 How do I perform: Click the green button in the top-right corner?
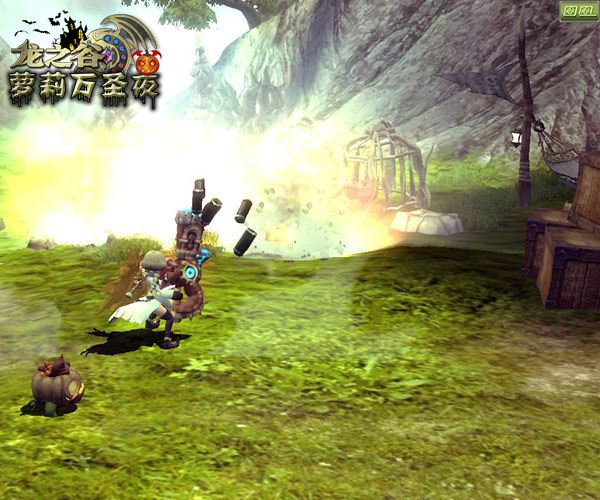(x=576, y=13)
